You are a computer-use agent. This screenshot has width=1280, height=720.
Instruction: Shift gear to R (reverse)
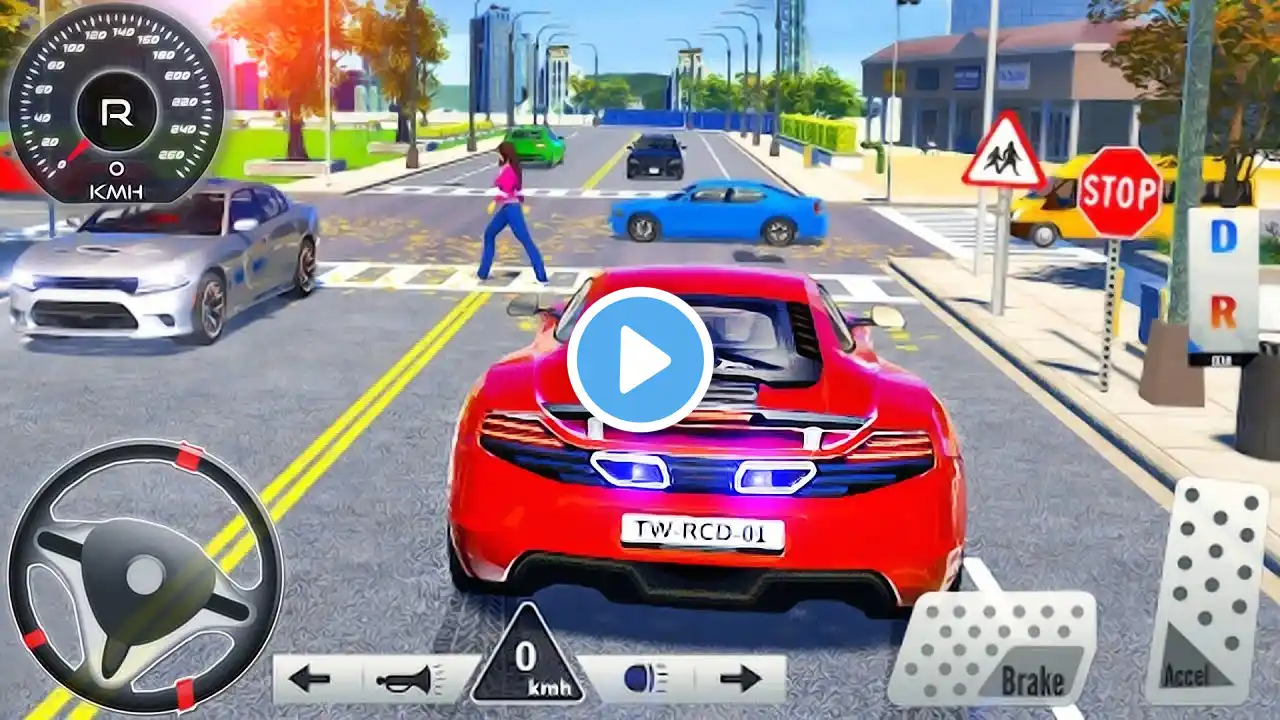(x=1223, y=312)
